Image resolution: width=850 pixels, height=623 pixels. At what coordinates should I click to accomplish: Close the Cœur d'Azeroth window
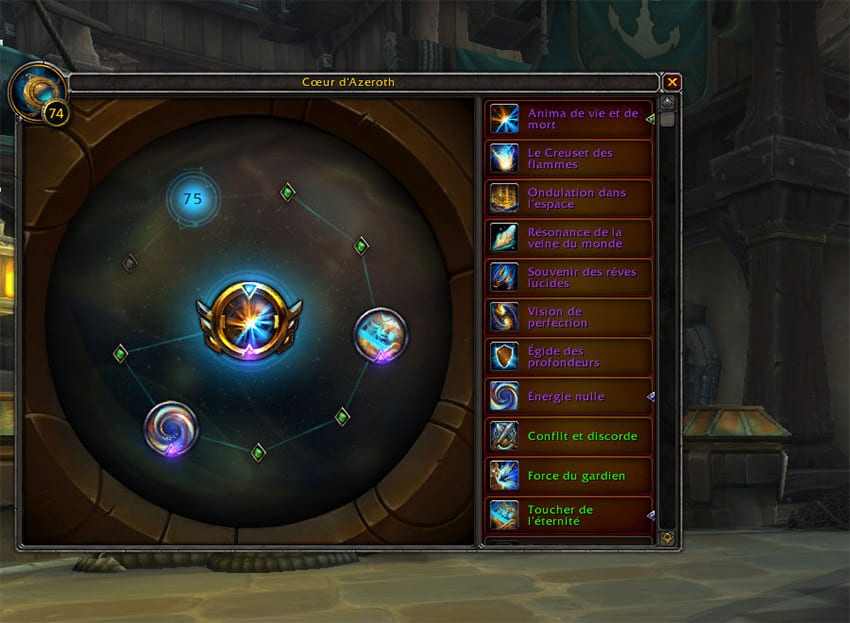coord(673,82)
